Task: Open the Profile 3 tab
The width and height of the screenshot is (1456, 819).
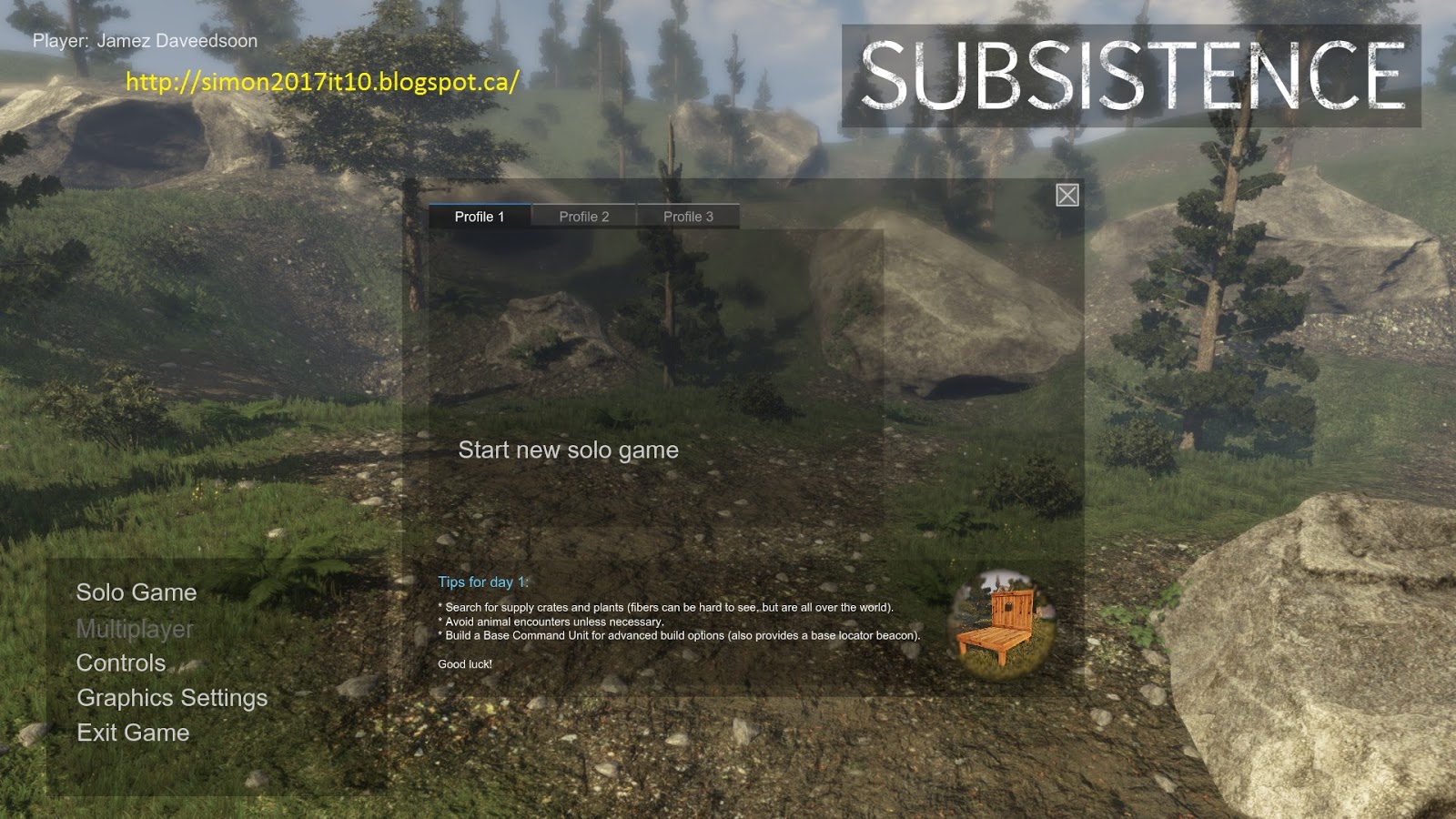Action: tap(689, 216)
